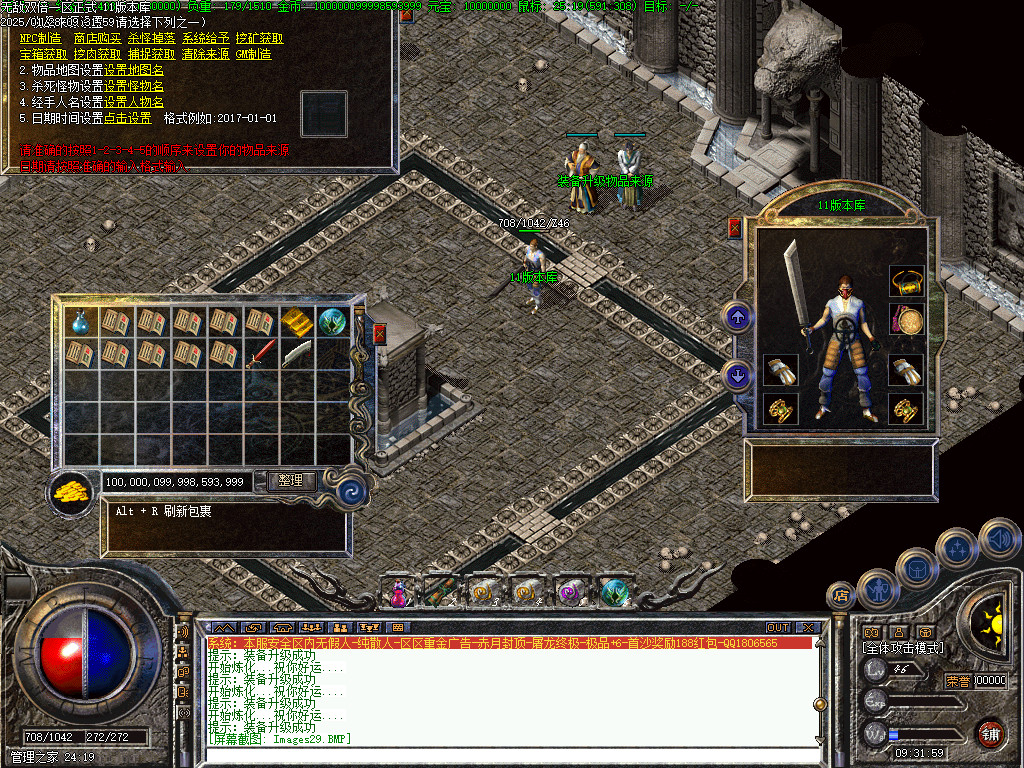Click the 设置怪物名 link
The height and width of the screenshot is (768, 1024).
pyautogui.click(x=134, y=87)
